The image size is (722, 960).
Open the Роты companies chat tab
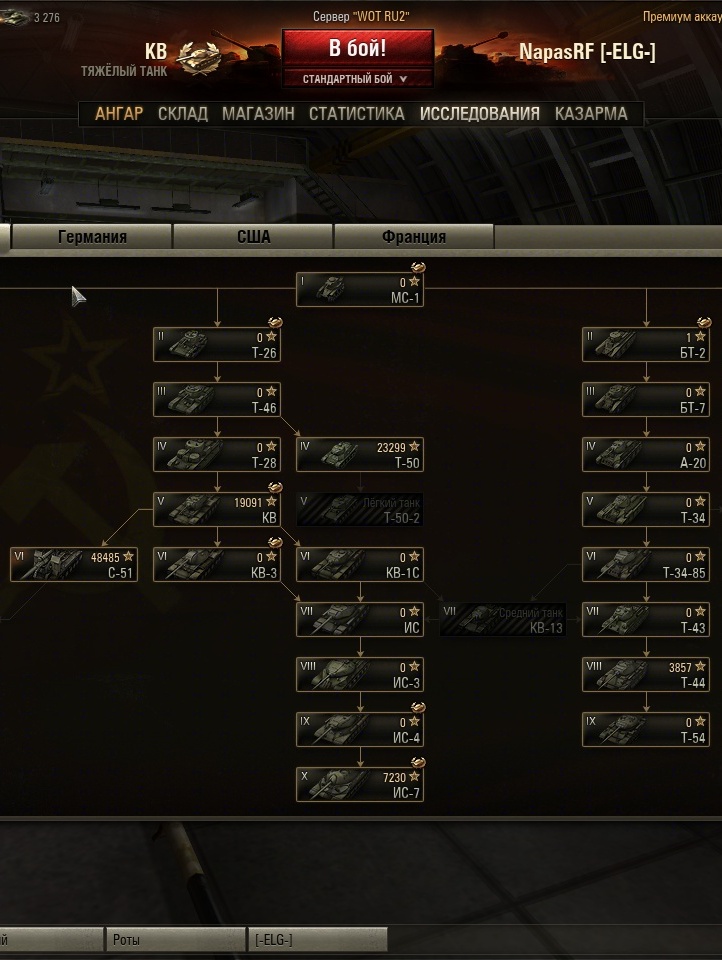pos(175,940)
